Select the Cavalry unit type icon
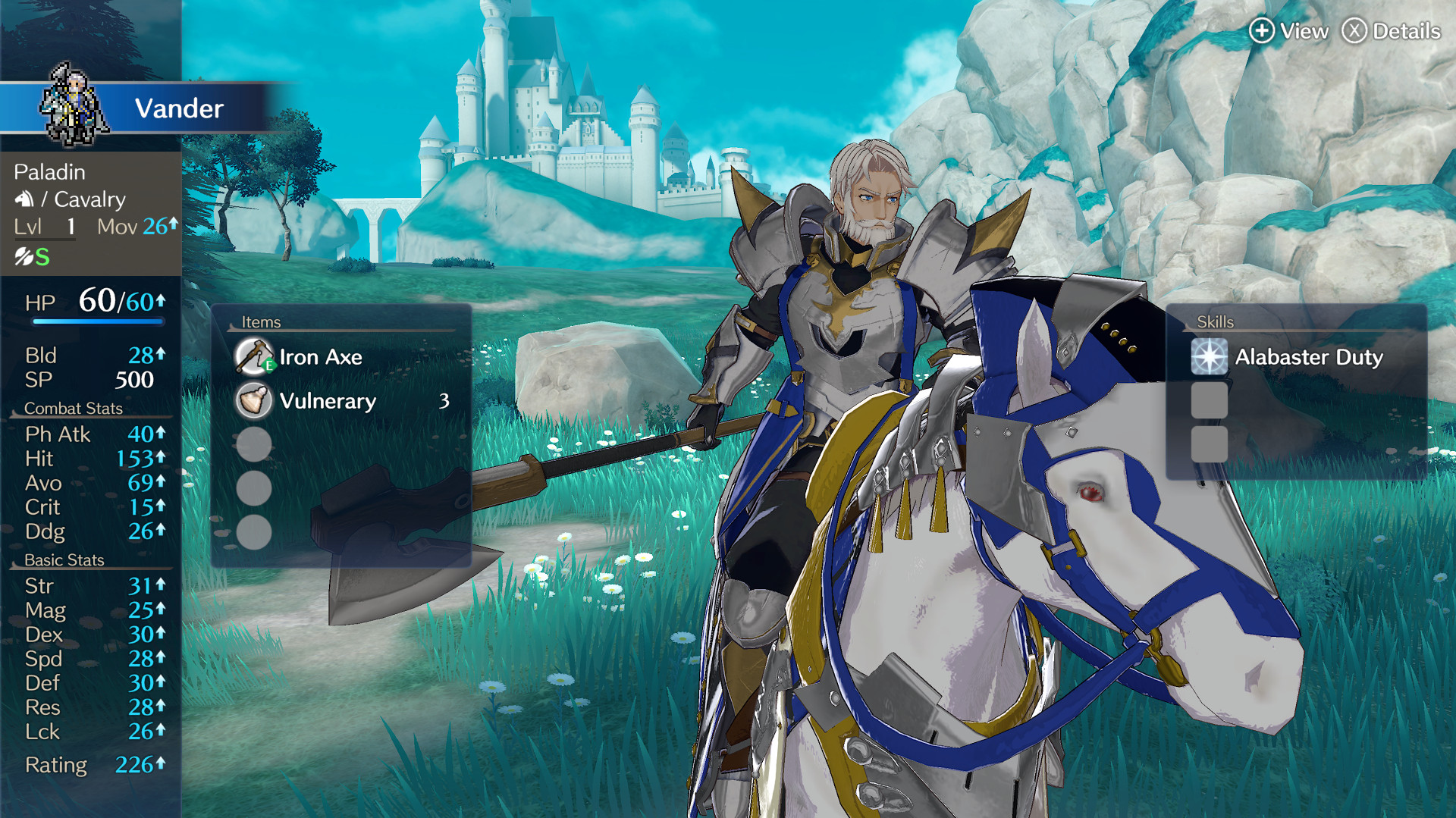 (x=24, y=199)
